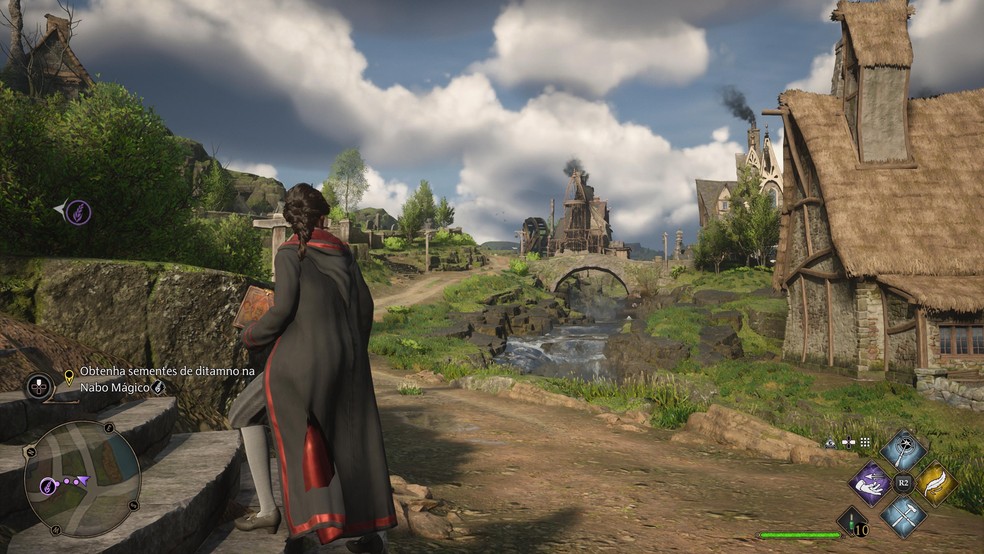This screenshot has width=984, height=554.
Task: Click the small eye-in-triangle icon
Action: pyautogui.click(x=830, y=441)
